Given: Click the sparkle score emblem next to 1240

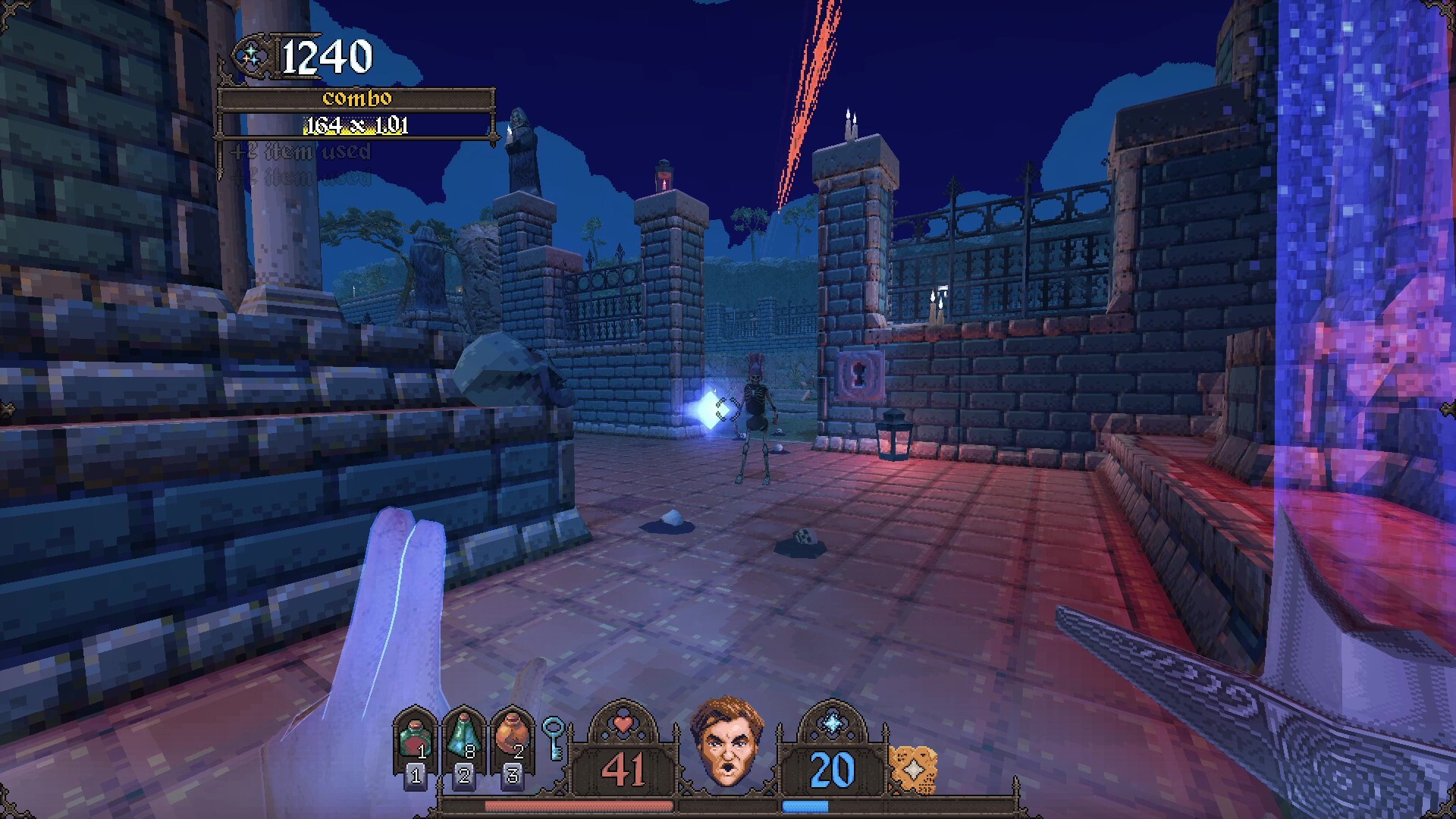Looking at the screenshot, I should pos(250,55).
